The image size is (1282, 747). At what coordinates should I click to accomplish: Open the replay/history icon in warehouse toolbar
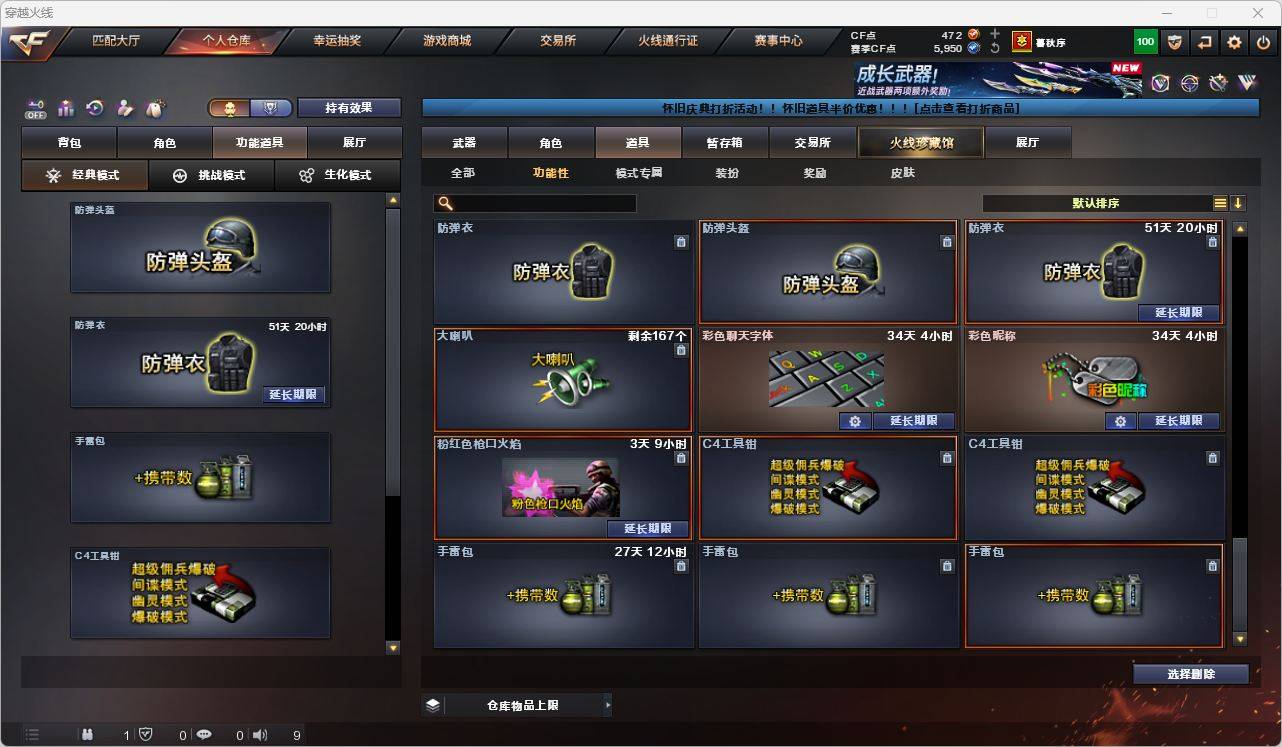tap(94, 108)
